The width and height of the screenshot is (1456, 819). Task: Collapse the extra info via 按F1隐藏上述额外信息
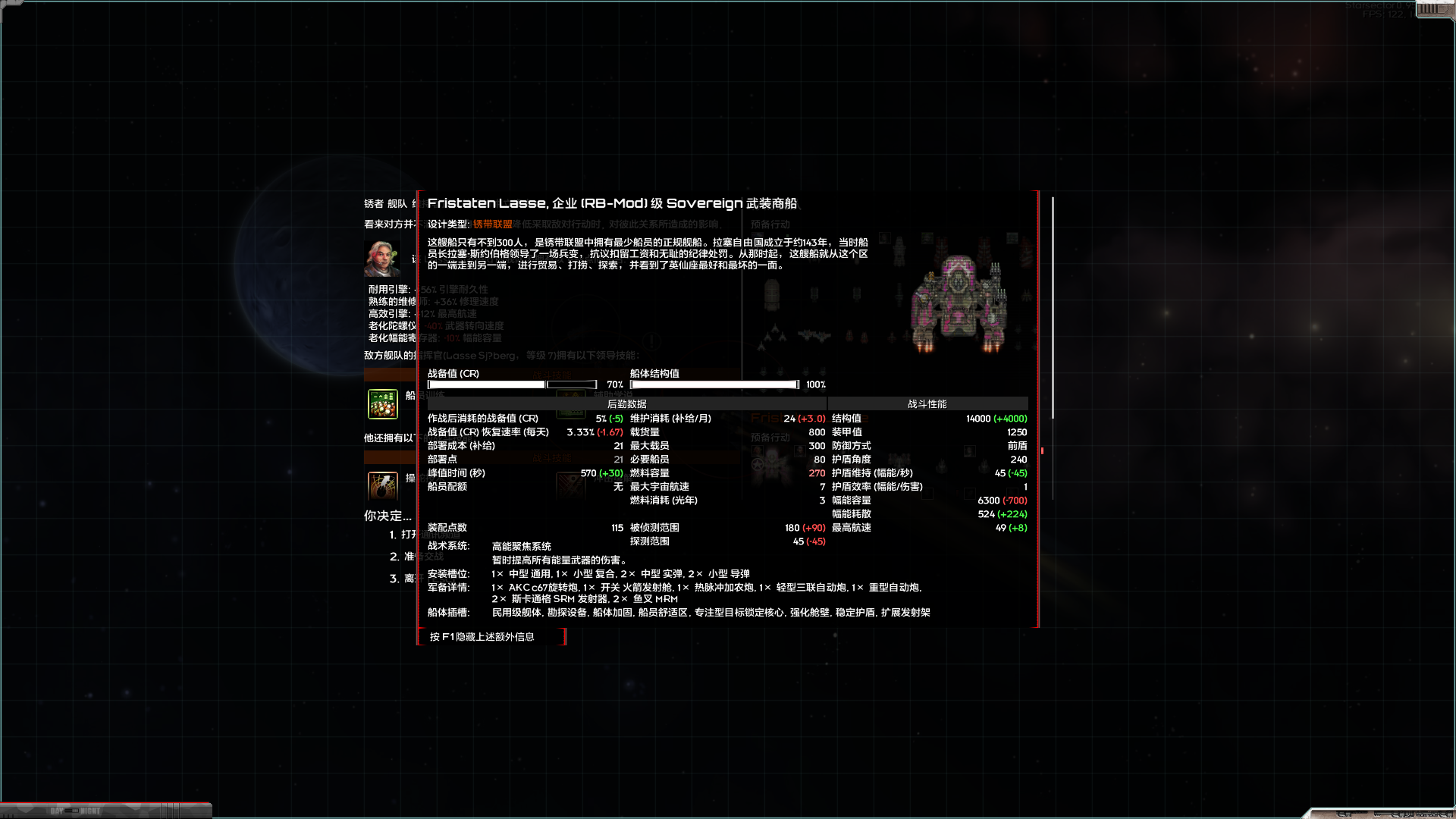(x=491, y=637)
